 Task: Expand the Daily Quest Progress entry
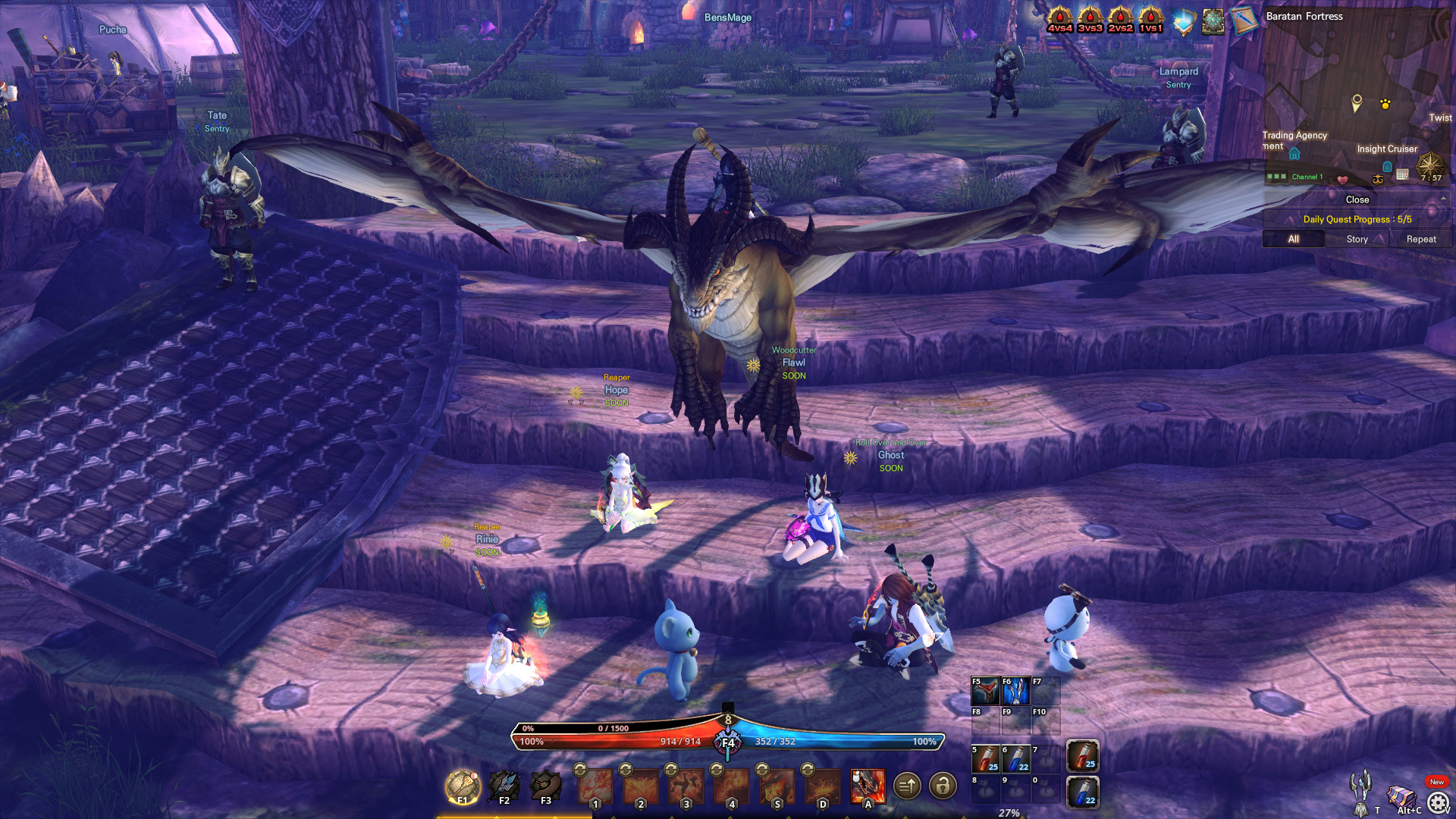(1357, 219)
